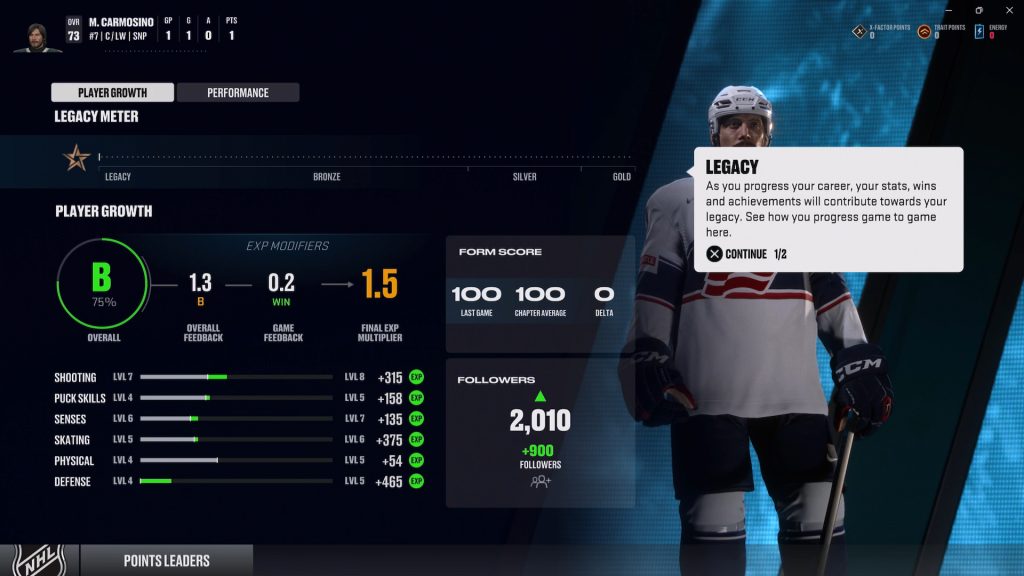The width and height of the screenshot is (1024, 576).
Task: Click the Energy battery icon
Action: pos(980,31)
